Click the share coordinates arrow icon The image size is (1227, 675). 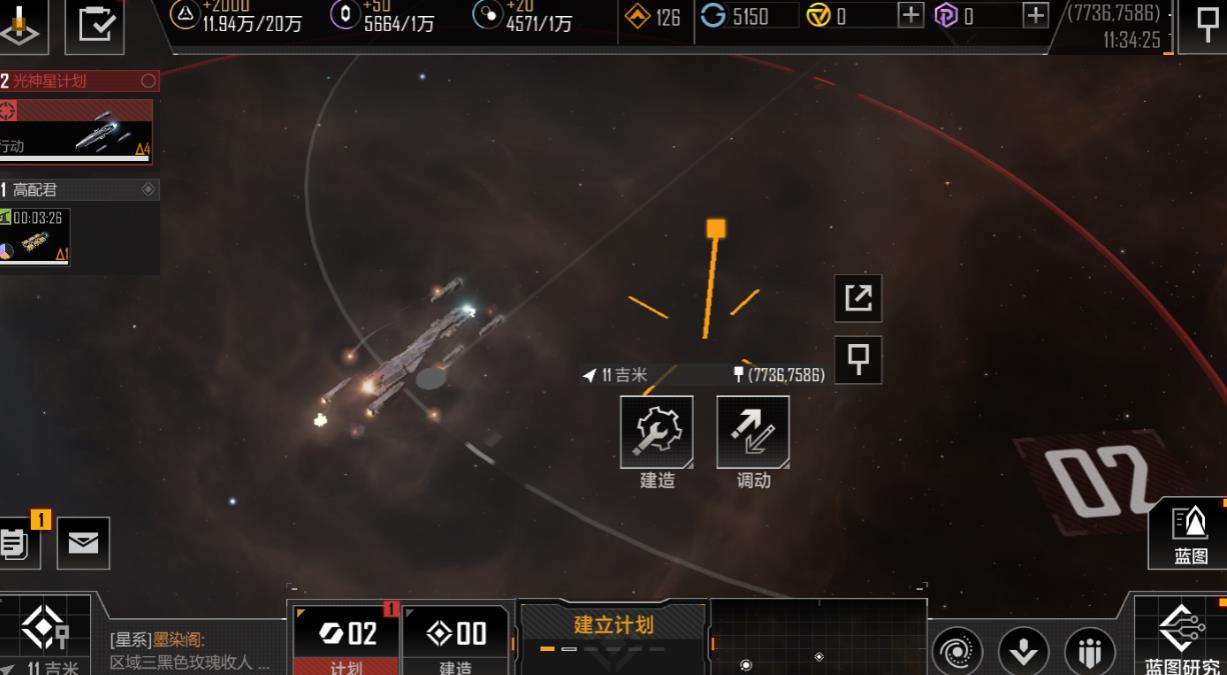[x=858, y=298]
